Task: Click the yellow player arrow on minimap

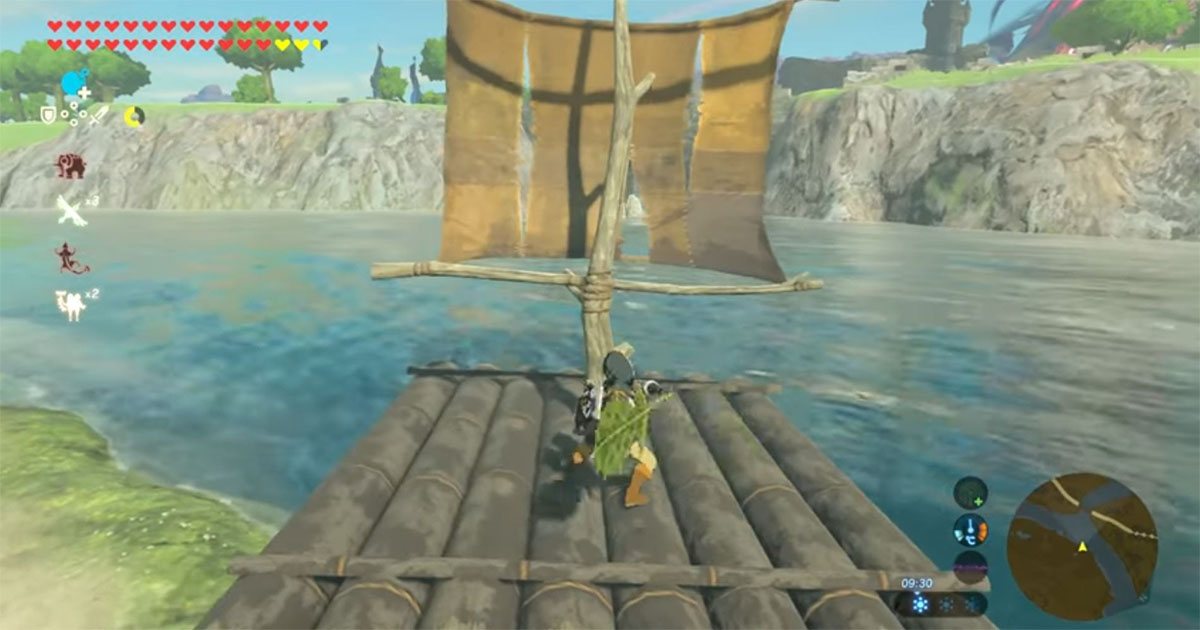Action: [x=1082, y=547]
